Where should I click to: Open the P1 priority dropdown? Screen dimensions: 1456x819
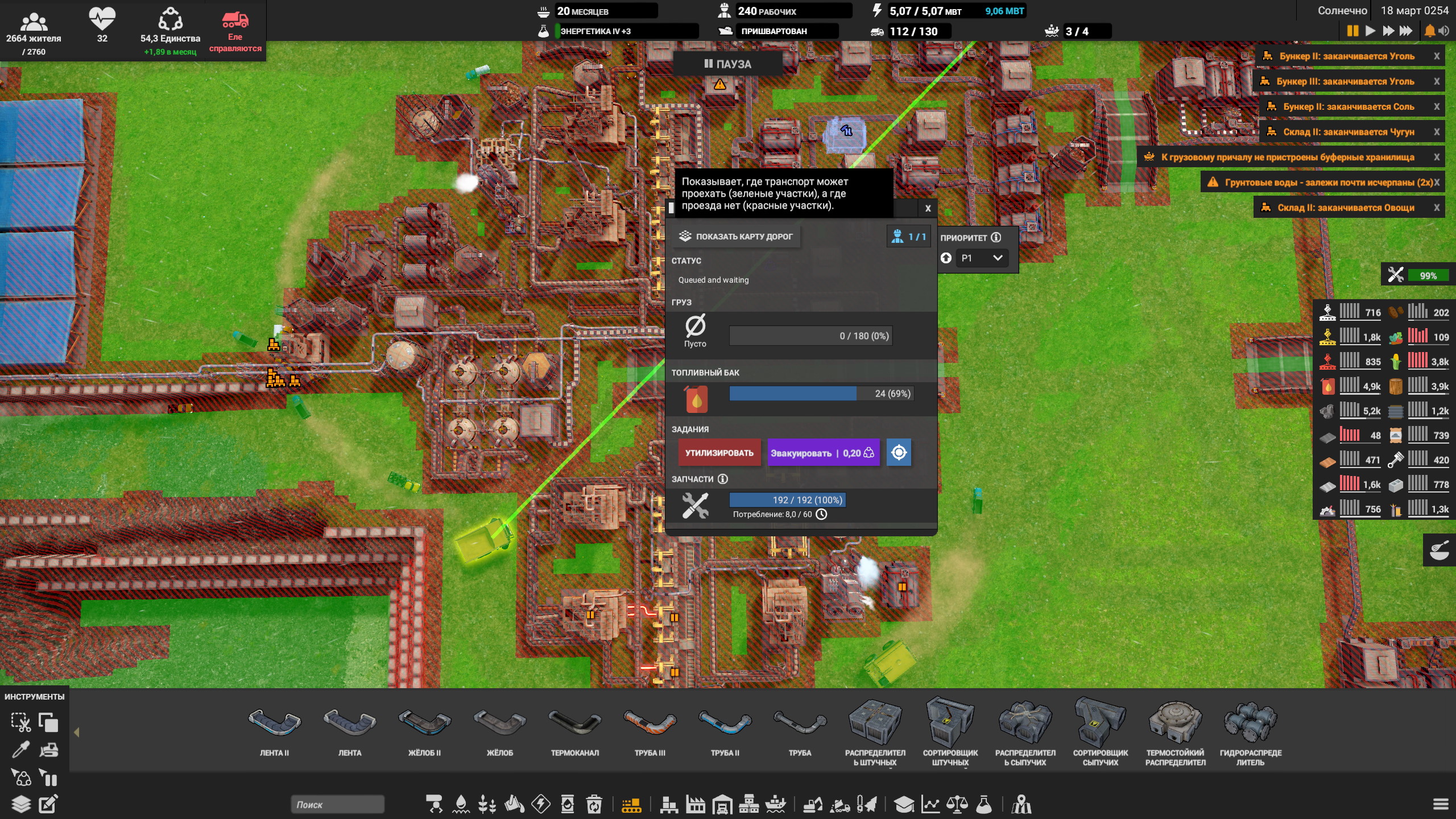click(x=982, y=258)
